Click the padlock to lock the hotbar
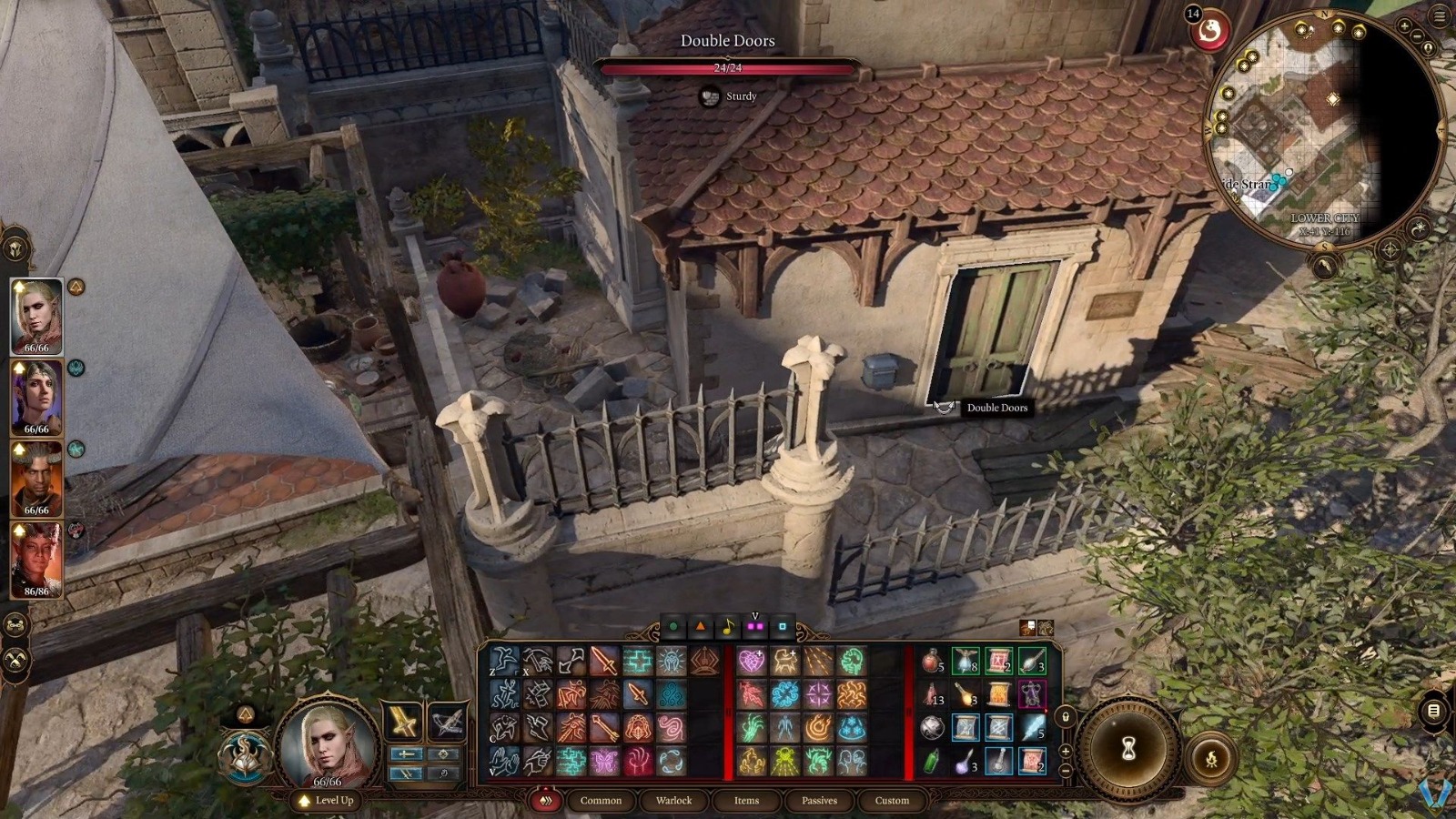 1065,716
